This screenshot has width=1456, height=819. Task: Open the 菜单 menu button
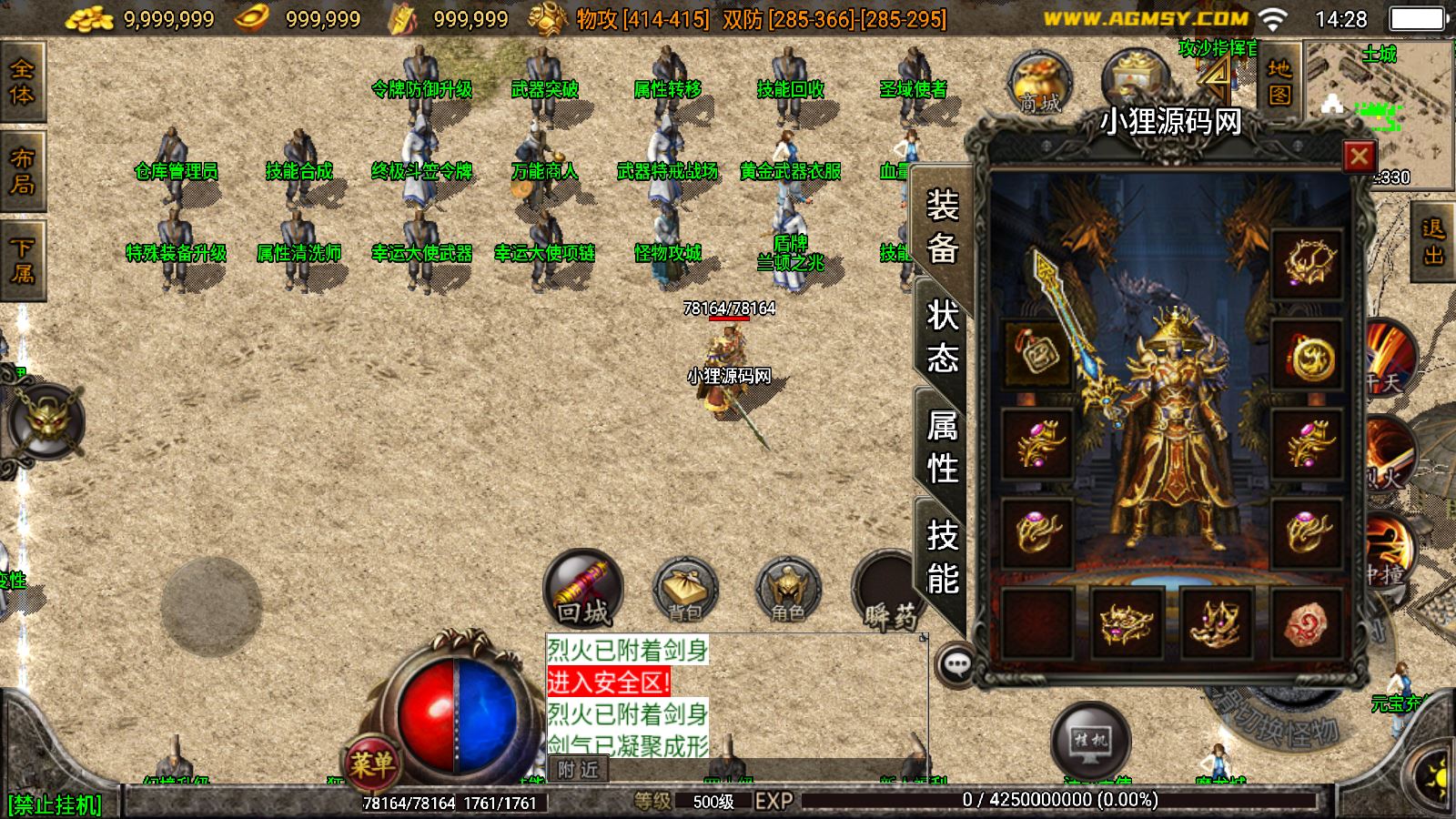pyautogui.click(x=371, y=763)
